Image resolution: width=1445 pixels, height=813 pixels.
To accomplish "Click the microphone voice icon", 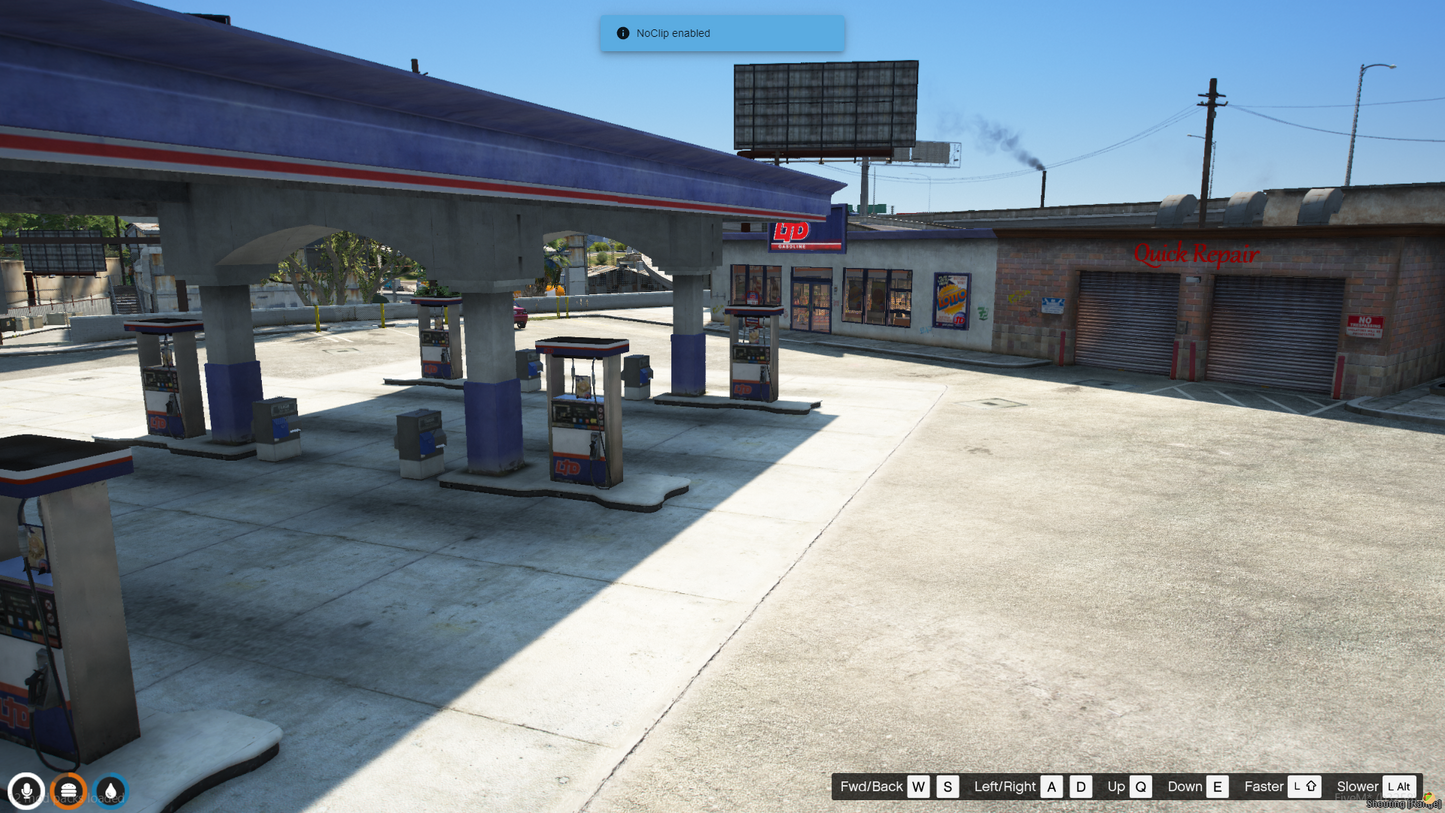I will pyautogui.click(x=26, y=791).
